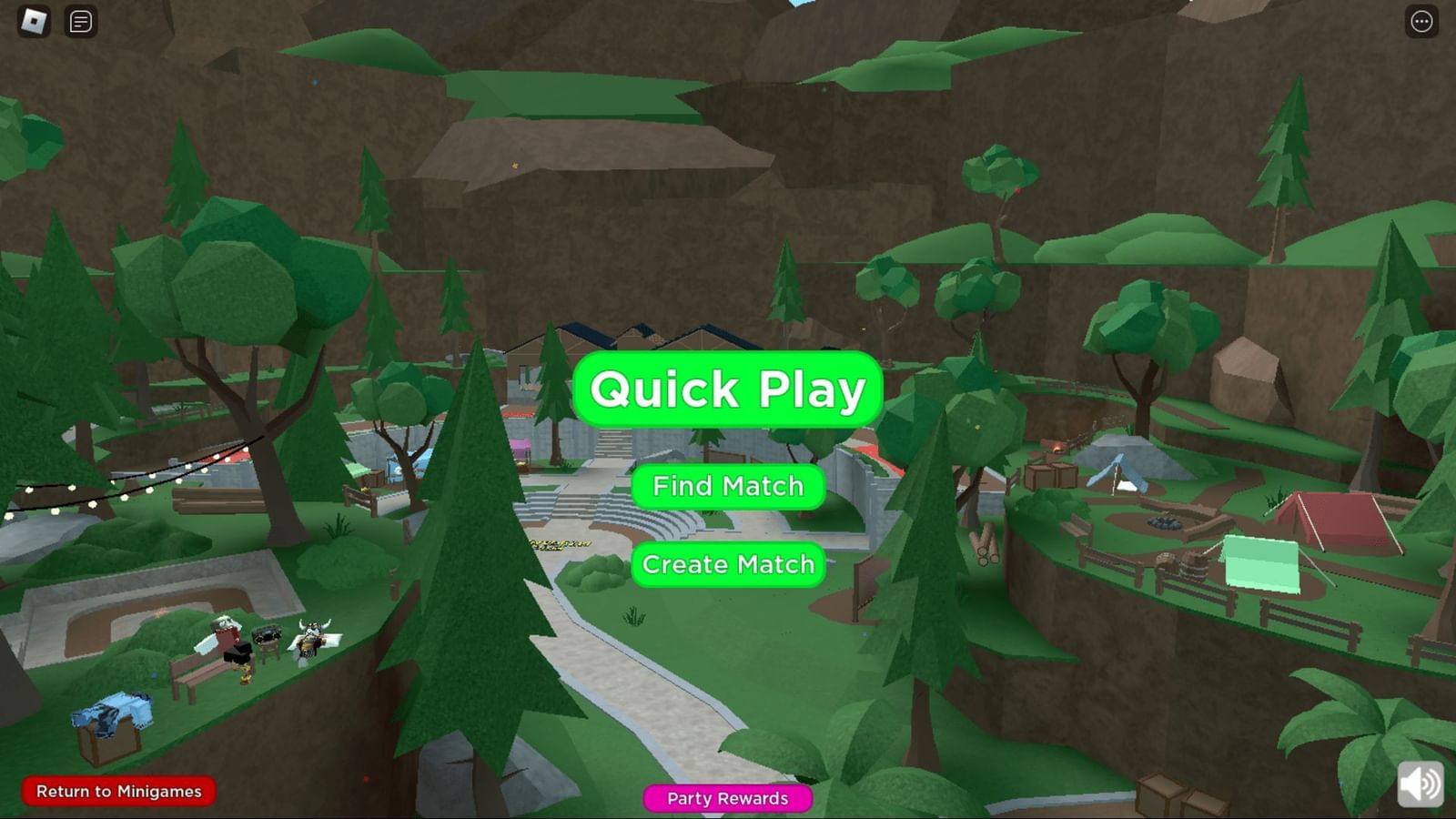The image size is (1456, 819).
Task: Open the more options ellipsis icon
Action: point(1421,21)
